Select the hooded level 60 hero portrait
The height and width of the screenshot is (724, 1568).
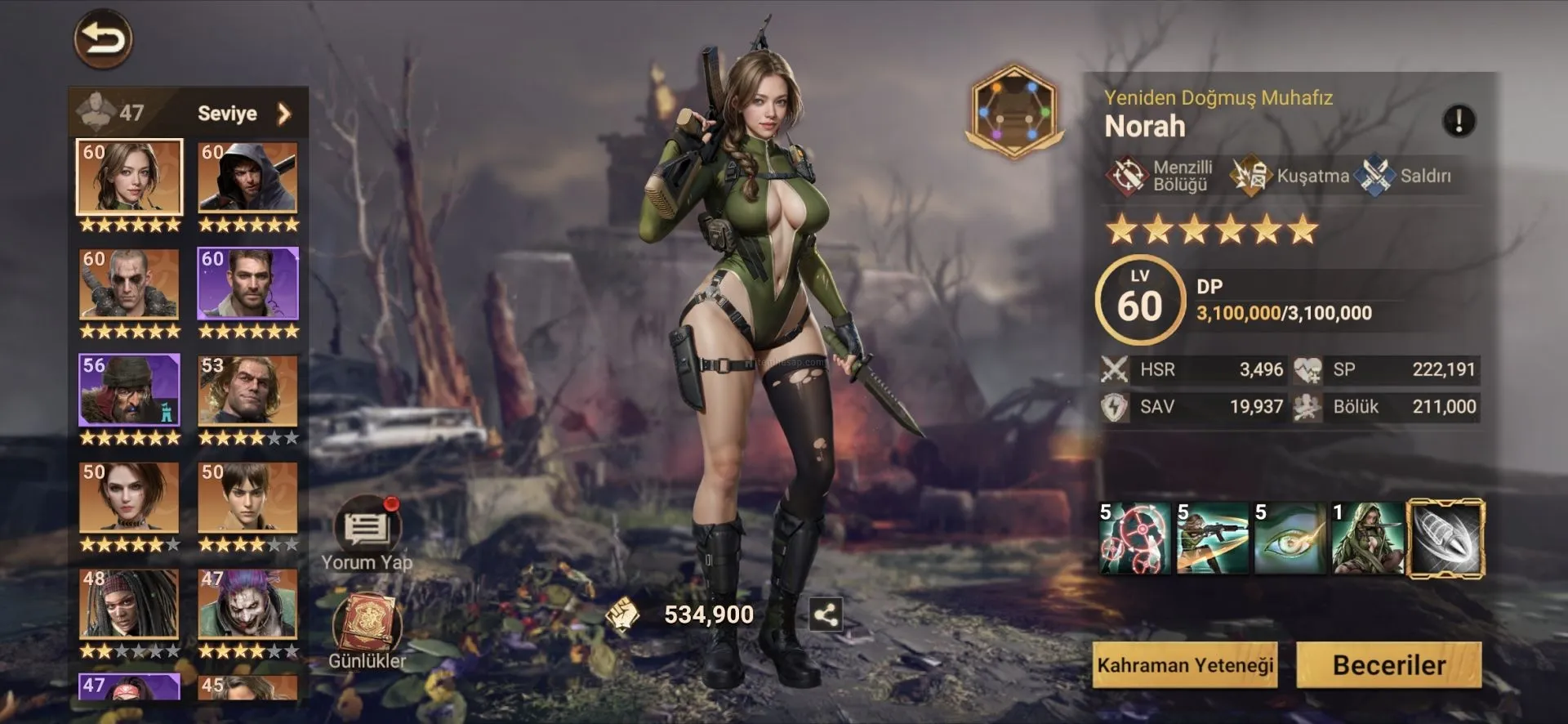coord(247,177)
